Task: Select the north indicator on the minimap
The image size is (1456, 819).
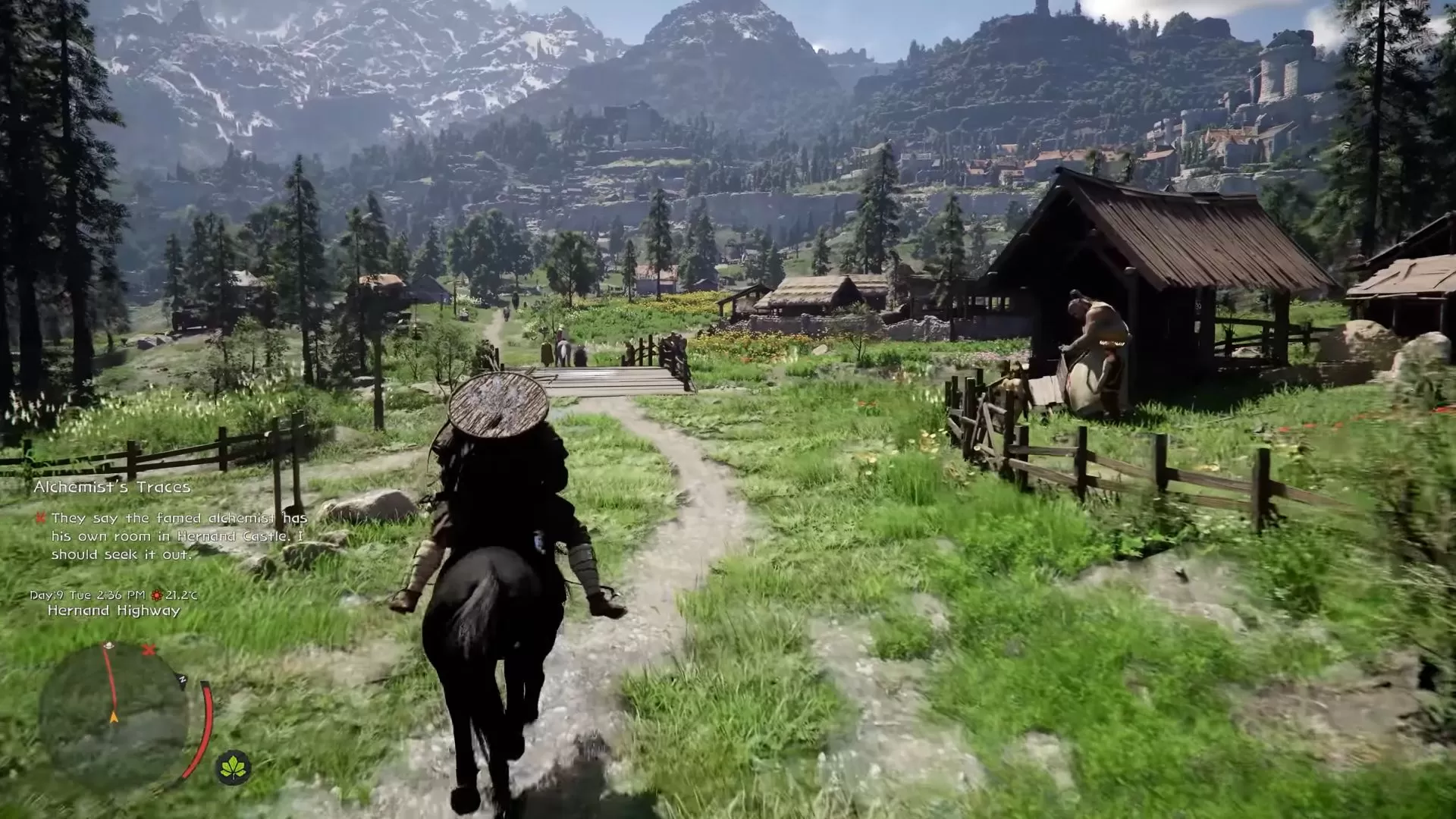Action: (182, 679)
